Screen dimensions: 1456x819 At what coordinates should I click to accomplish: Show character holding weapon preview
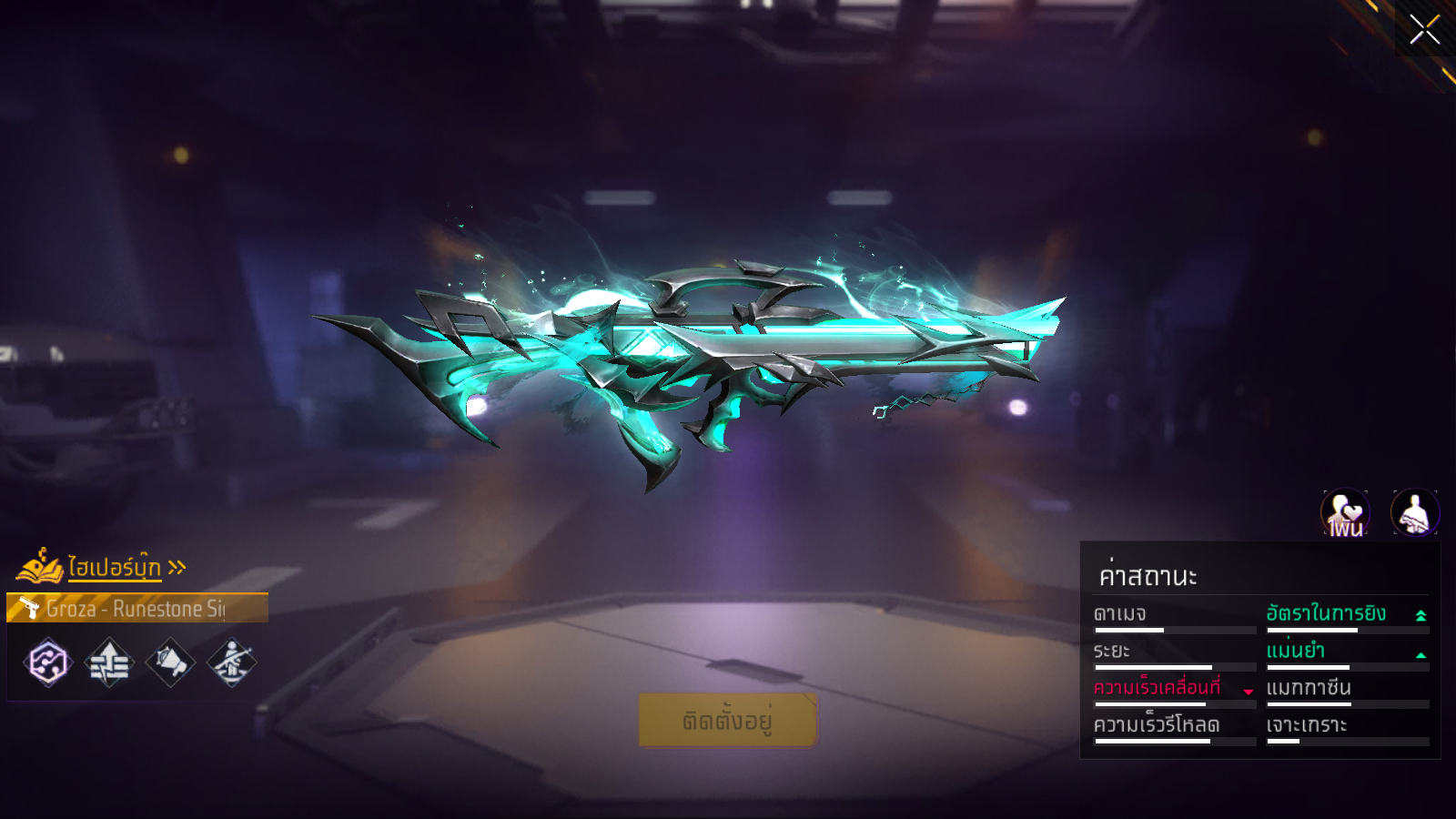1414,513
